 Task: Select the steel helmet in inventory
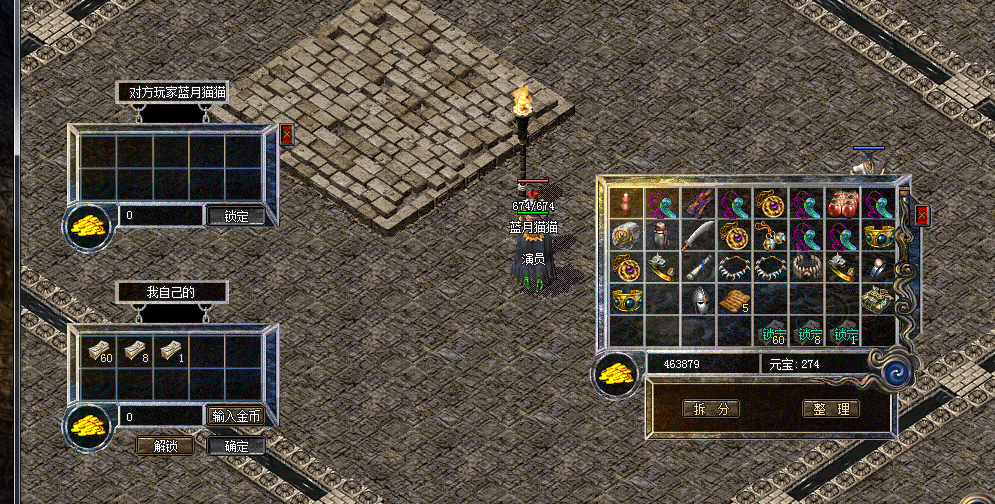[699, 300]
